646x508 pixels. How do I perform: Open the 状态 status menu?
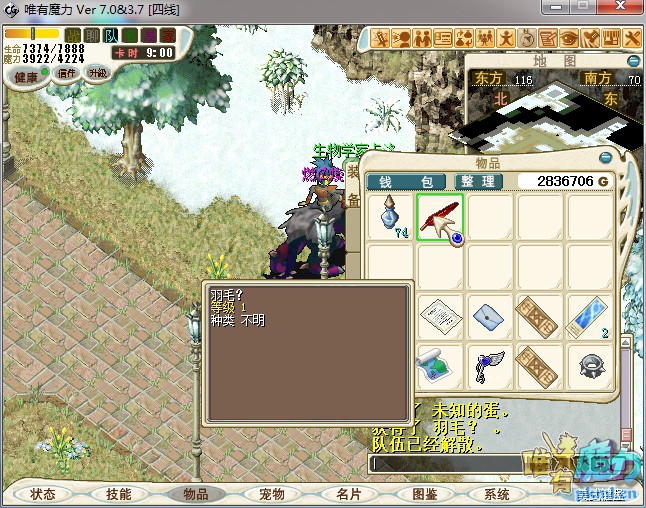coord(43,494)
